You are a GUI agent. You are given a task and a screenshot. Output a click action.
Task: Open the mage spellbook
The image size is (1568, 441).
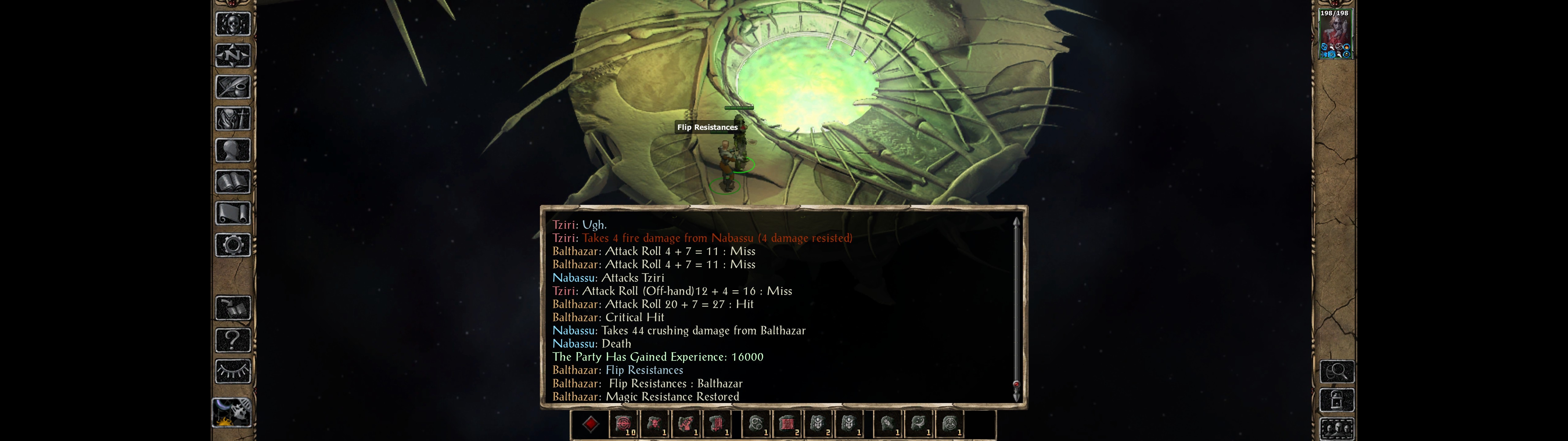point(233,182)
